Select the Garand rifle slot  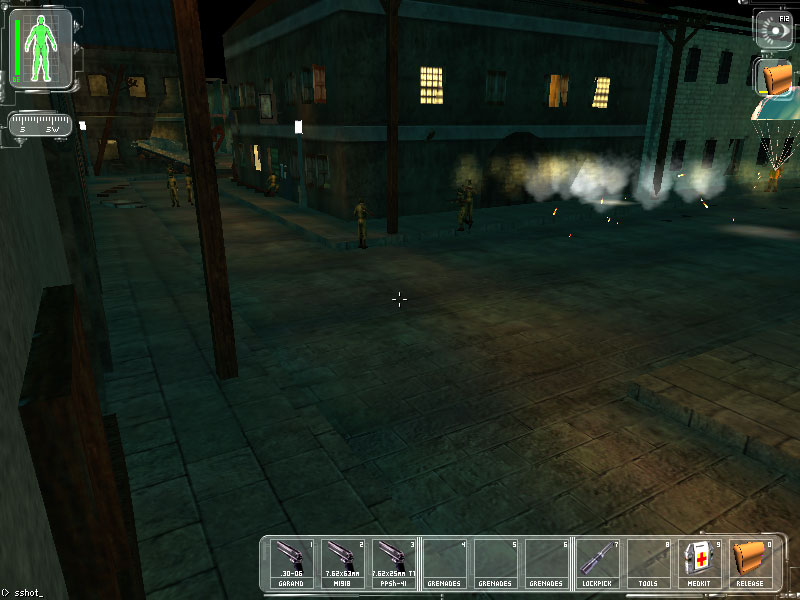[292, 562]
